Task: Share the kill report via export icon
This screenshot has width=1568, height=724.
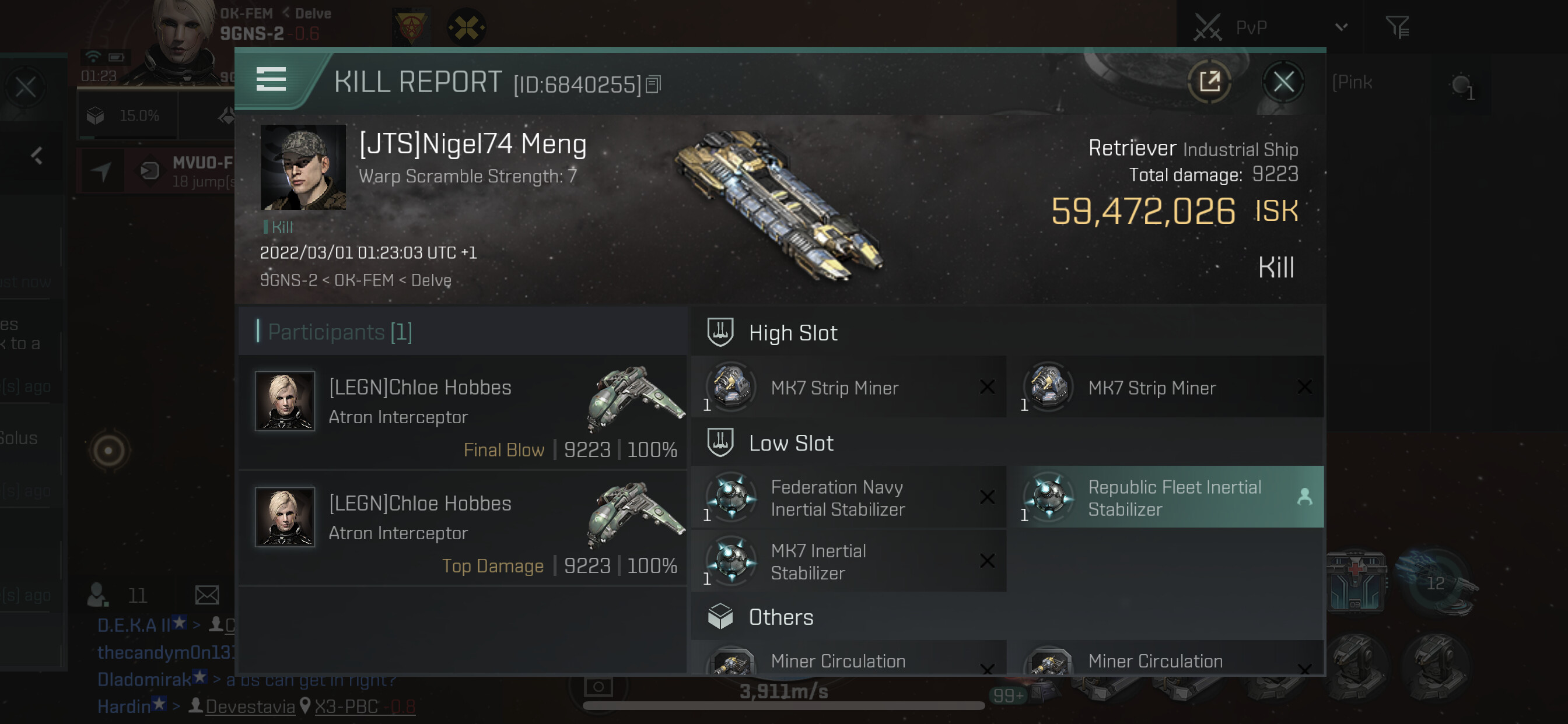Action: [1209, 82]
